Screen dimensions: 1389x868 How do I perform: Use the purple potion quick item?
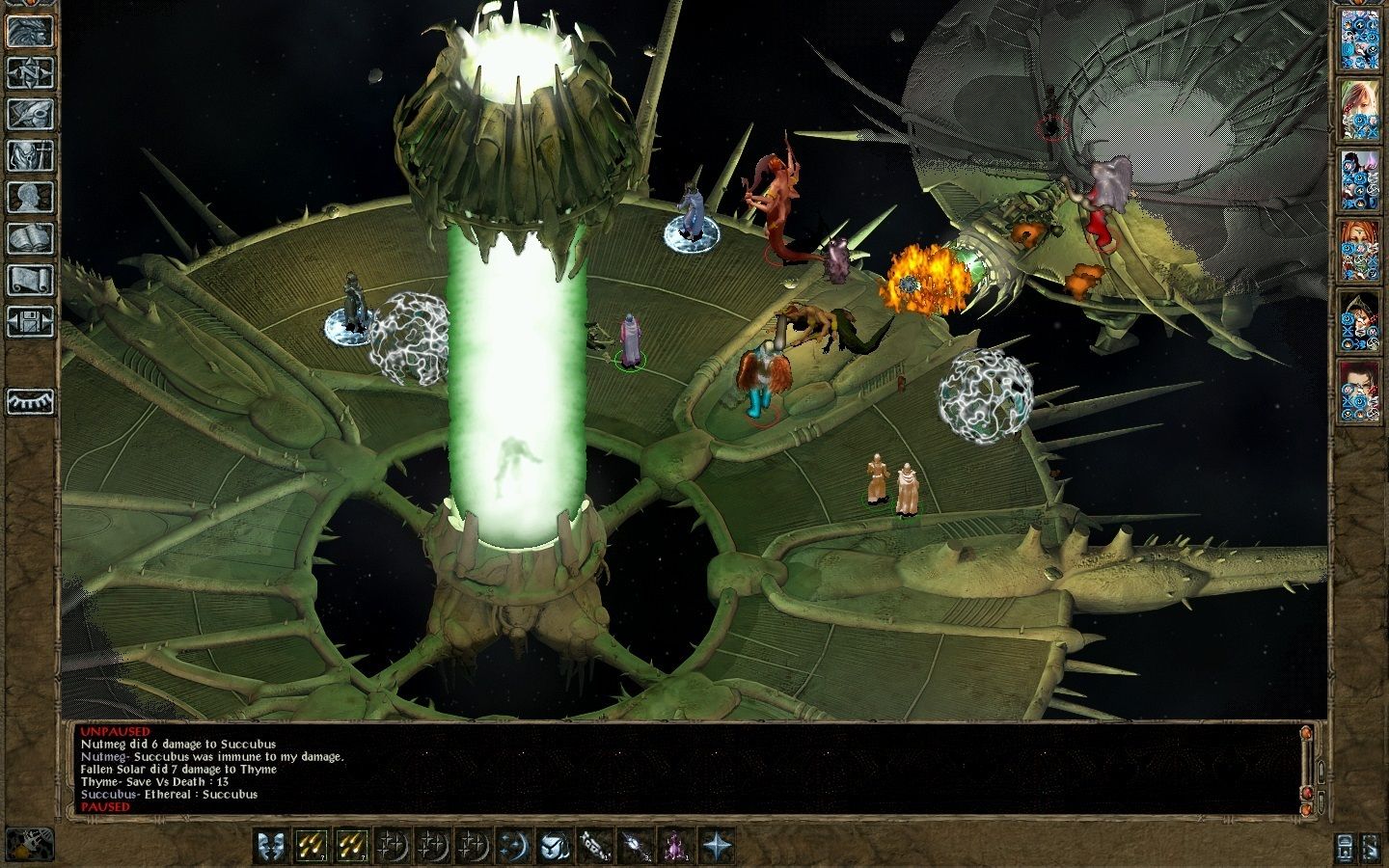(676, 846)
